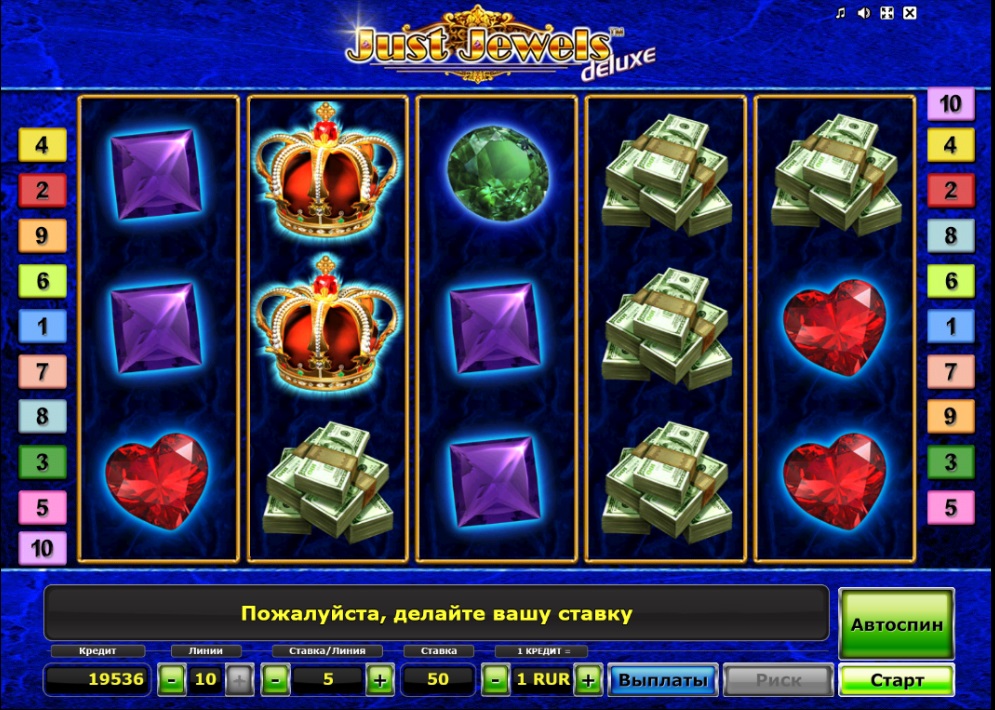
Task: Increase the Ставка/Линия bet per line
Action: [x=379, y=681]
